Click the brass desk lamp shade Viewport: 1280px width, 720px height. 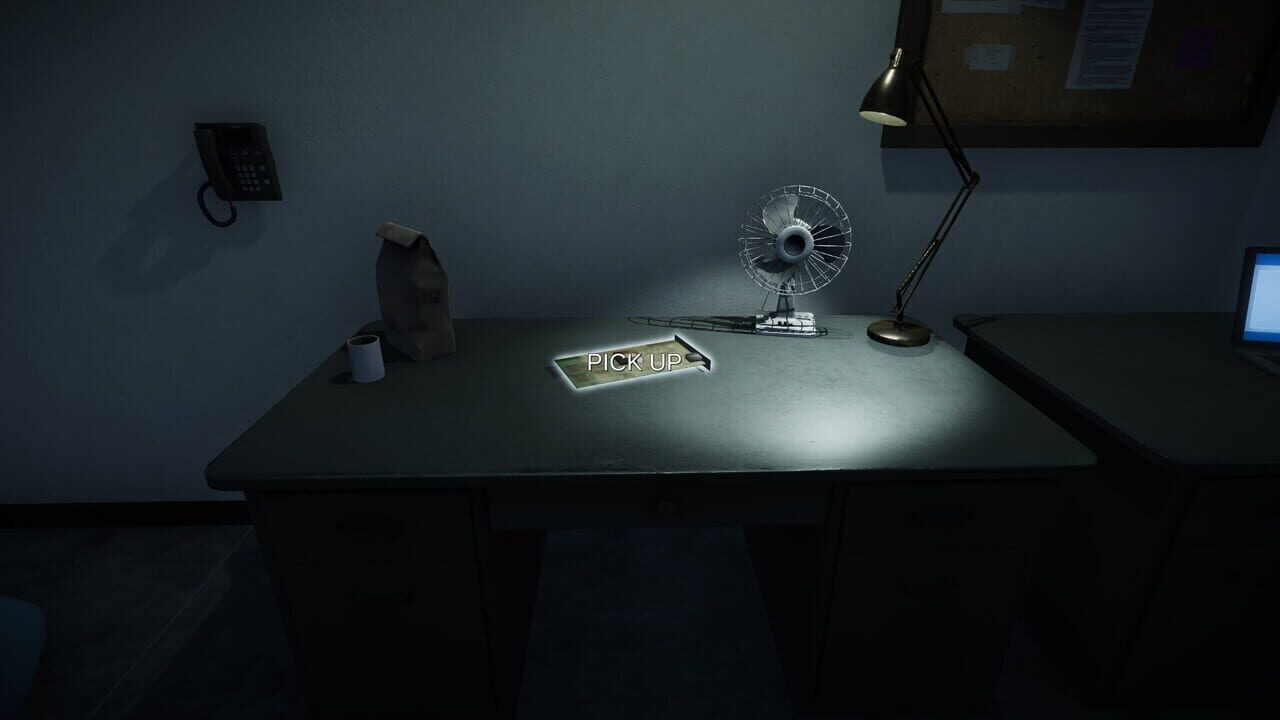coord(885,90)
